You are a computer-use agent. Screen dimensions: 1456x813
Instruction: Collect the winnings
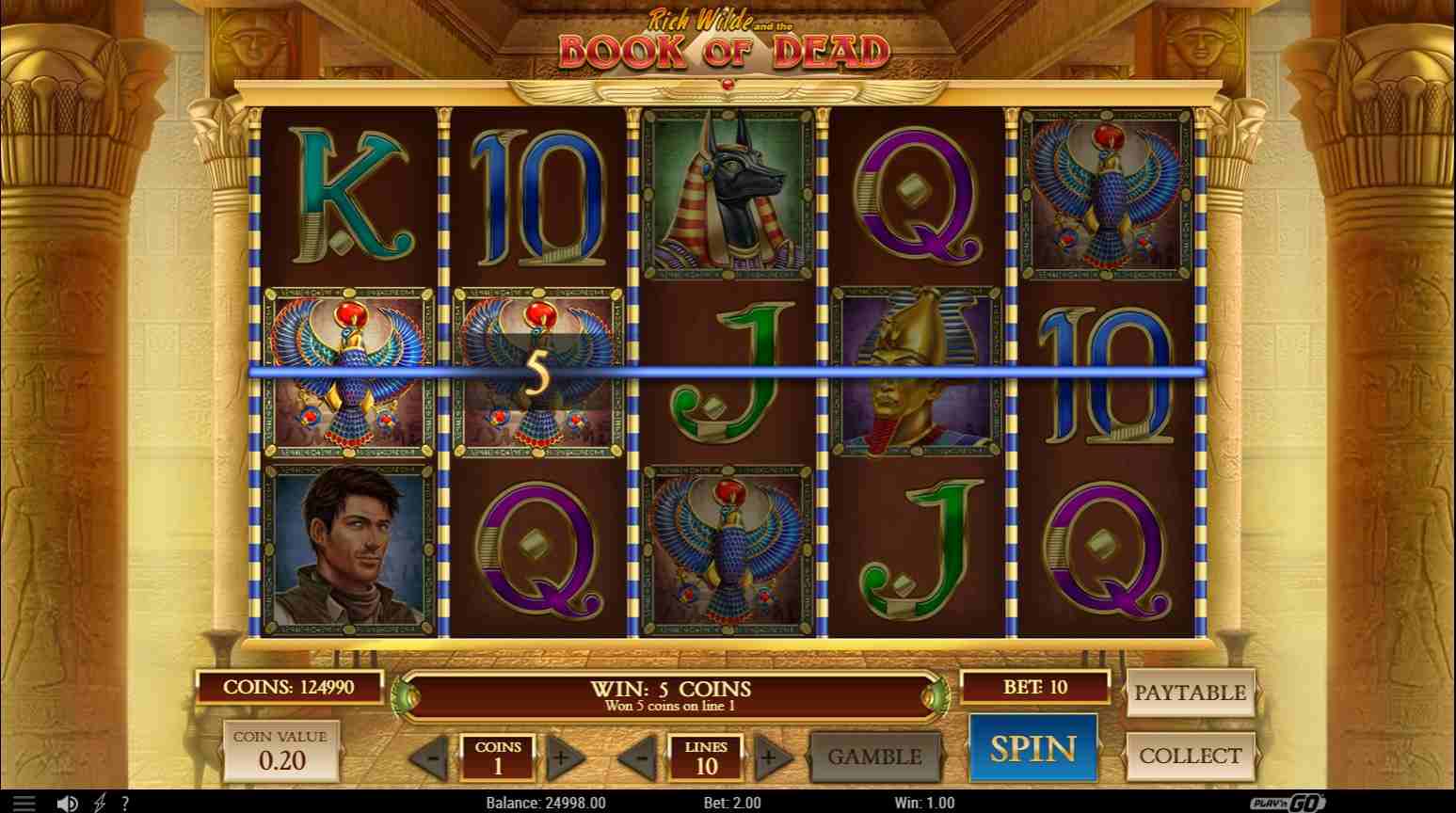click(1190, 756)
